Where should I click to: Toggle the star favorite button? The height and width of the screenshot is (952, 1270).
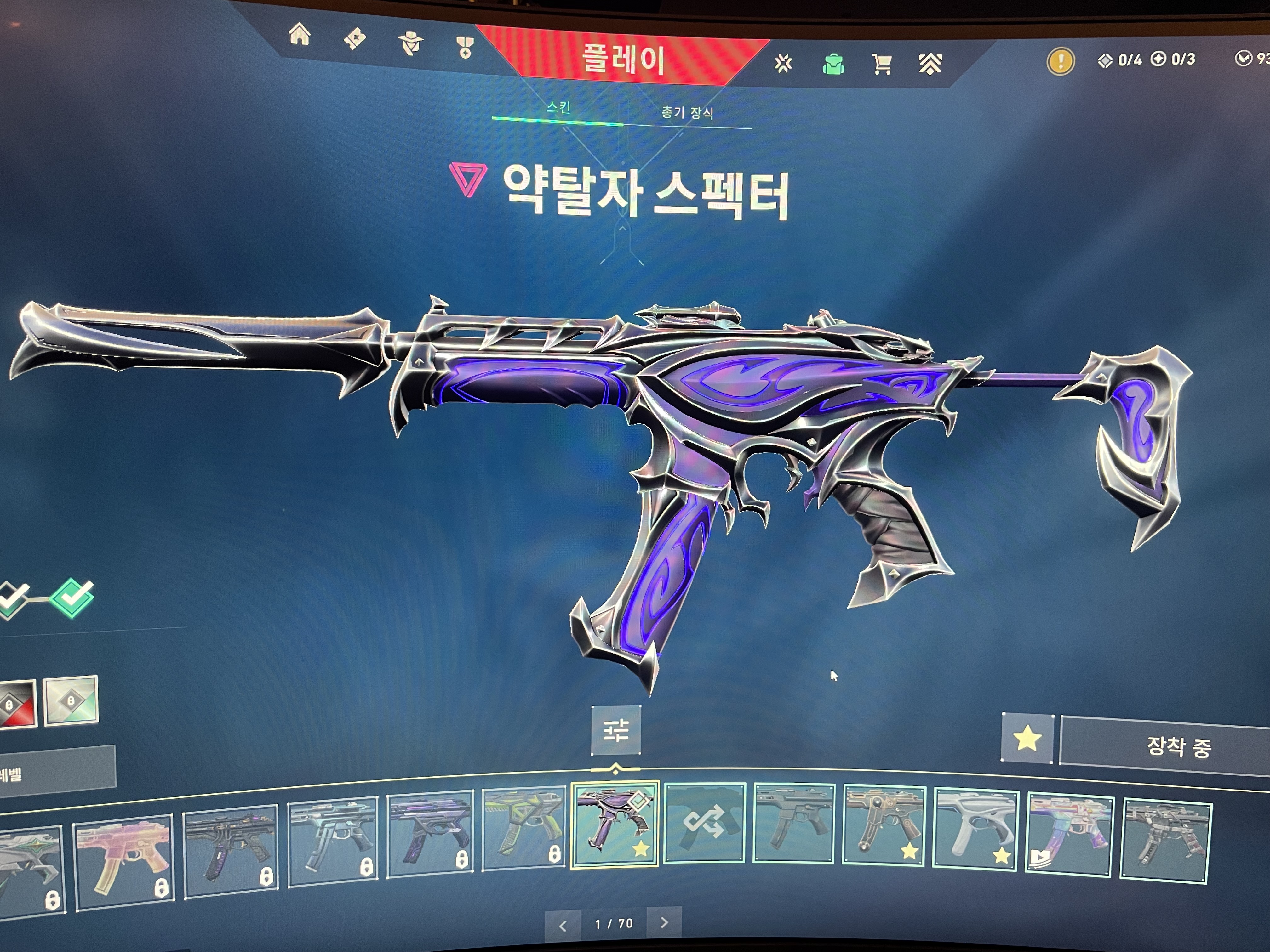pos(1027,739)
